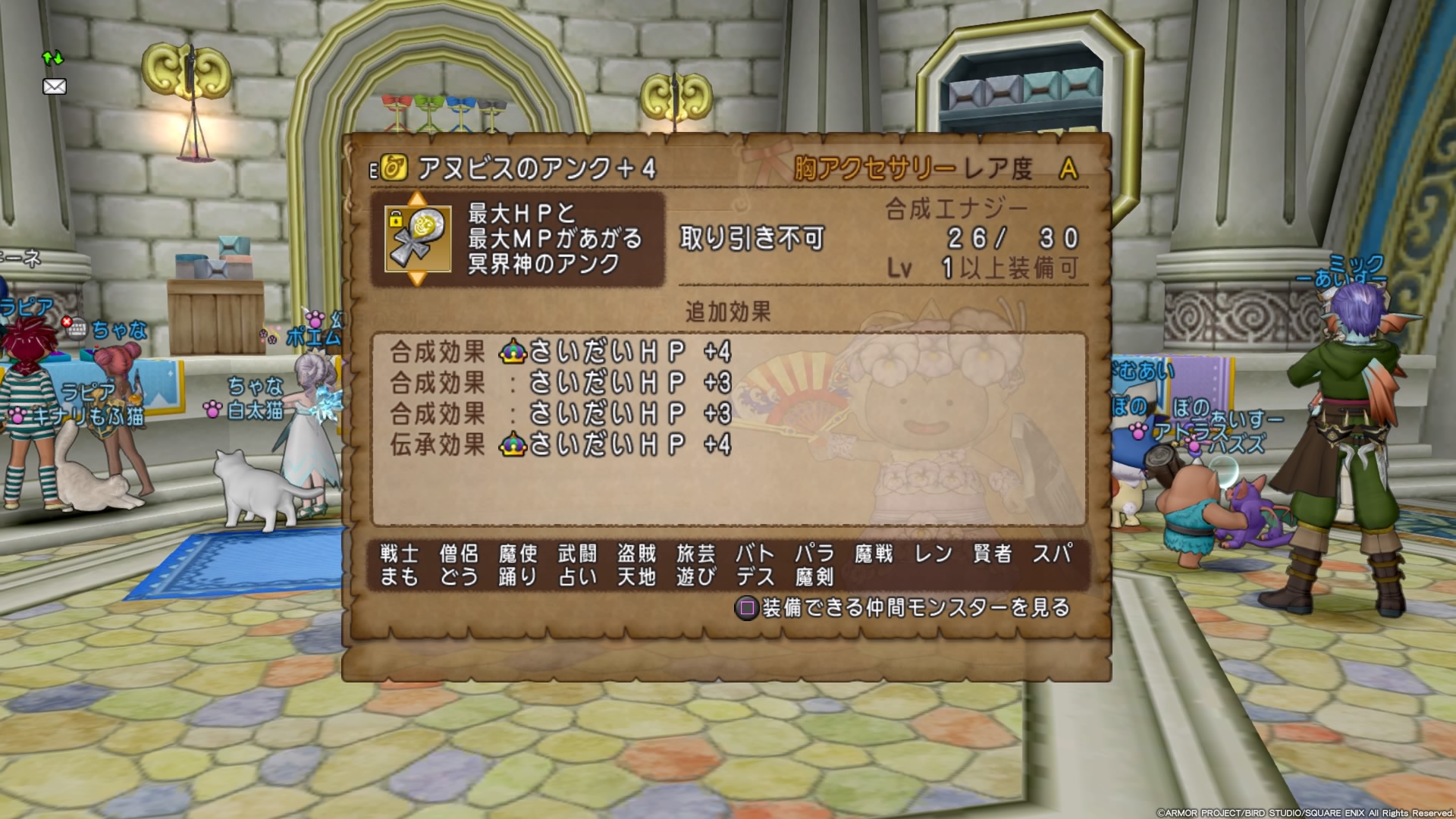Click the down arrow below the ankh icon
The image size is (1456, 819).
tap(417, 278)
